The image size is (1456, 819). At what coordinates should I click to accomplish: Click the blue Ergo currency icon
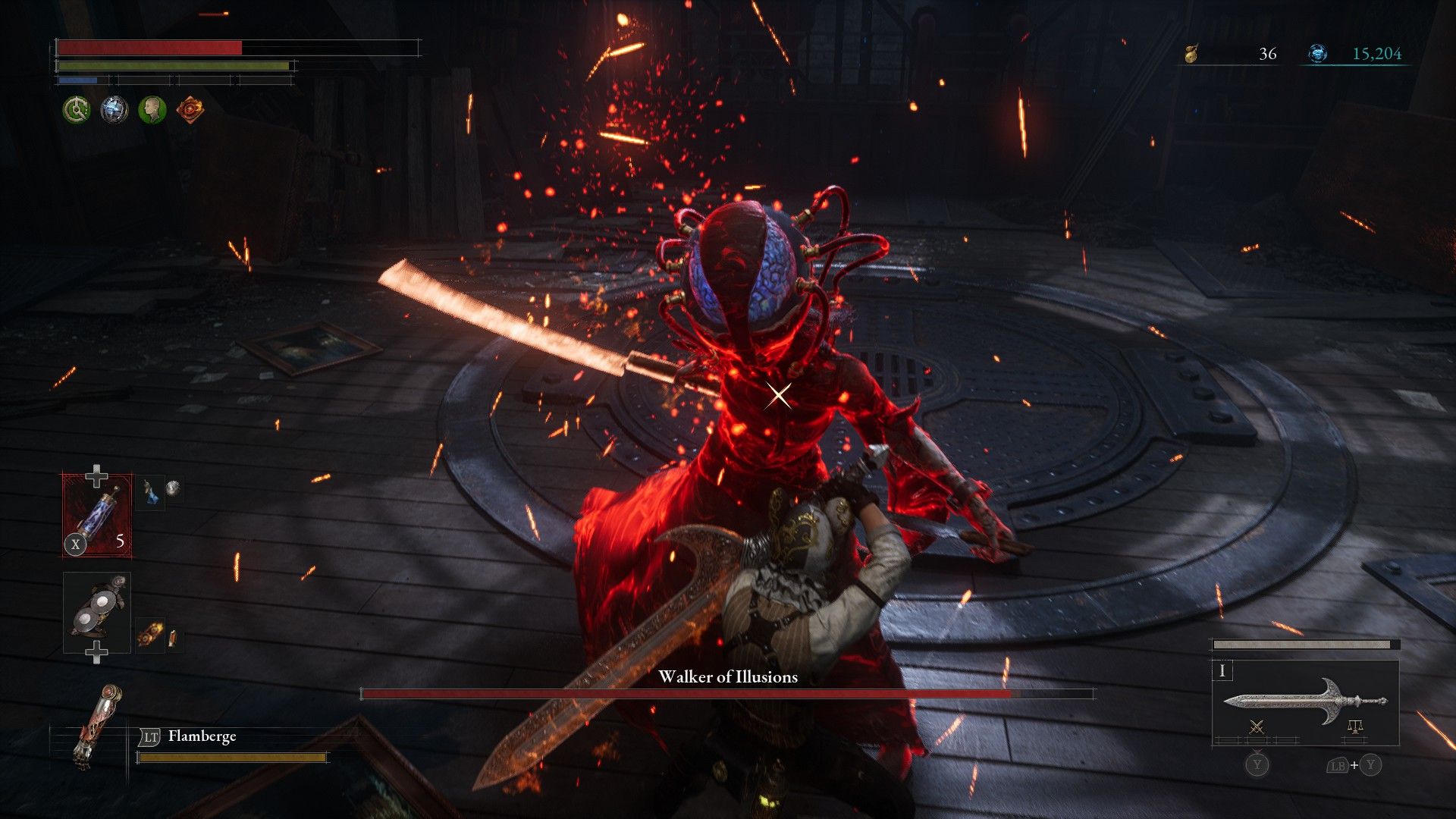[x=1318, y=54]
